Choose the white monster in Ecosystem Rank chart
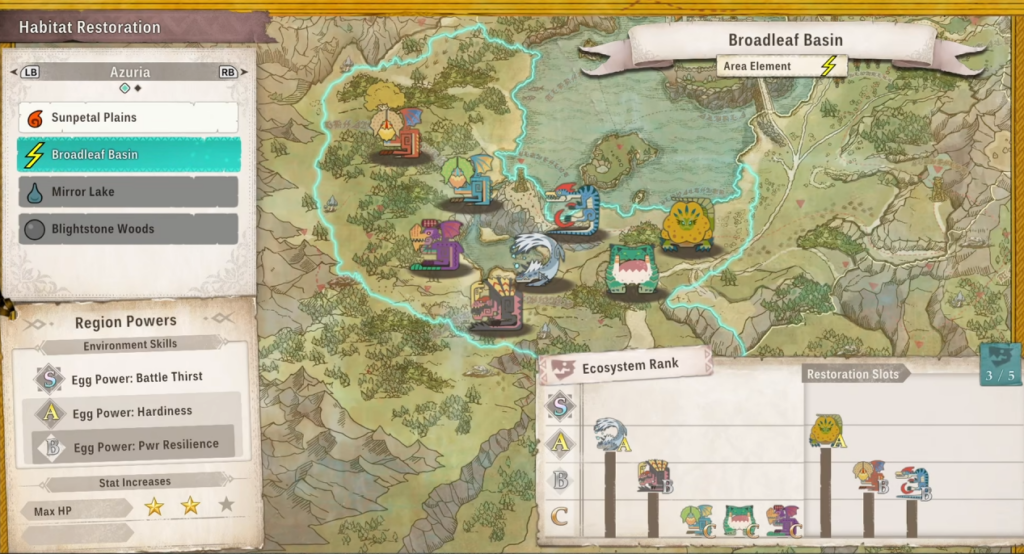 coord(609,434)
